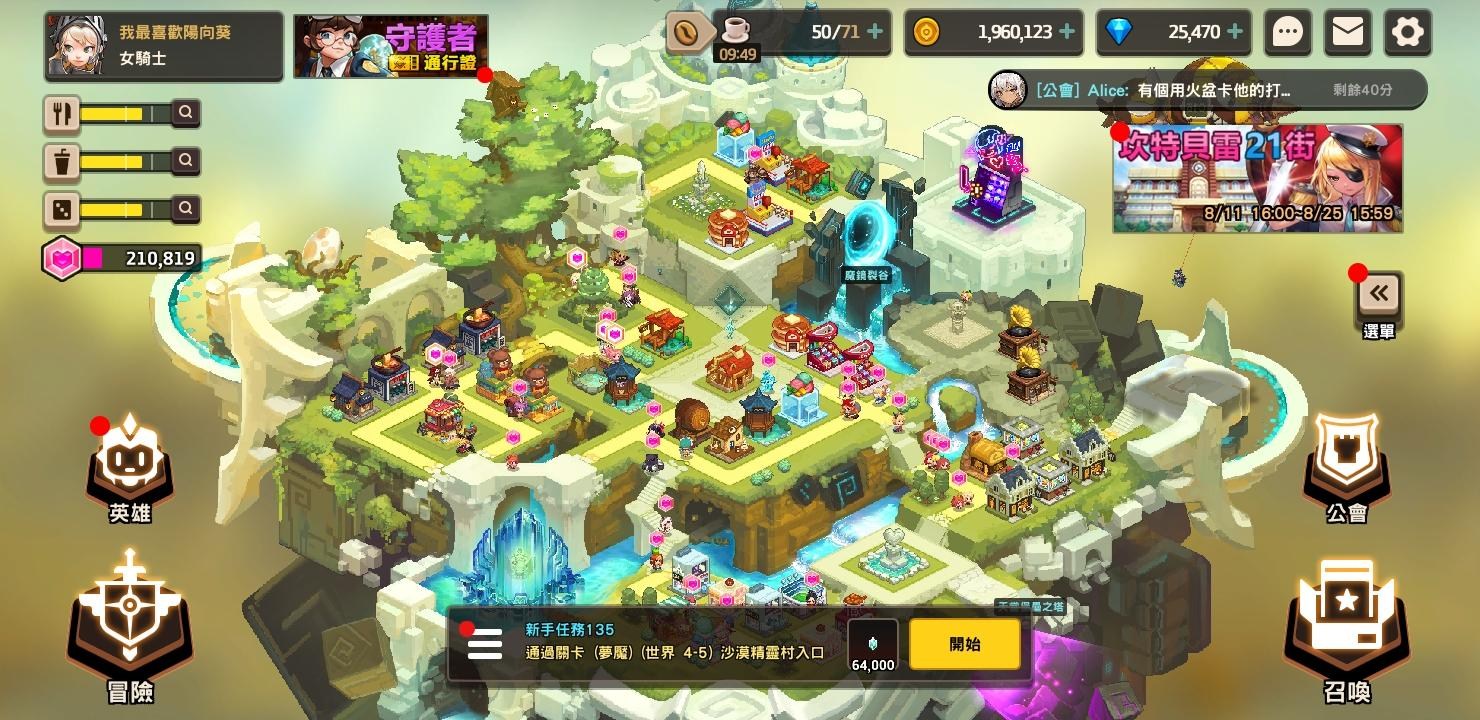
Task: Collapse the menu with the chevron arrows
Action: coord(1379,291)
